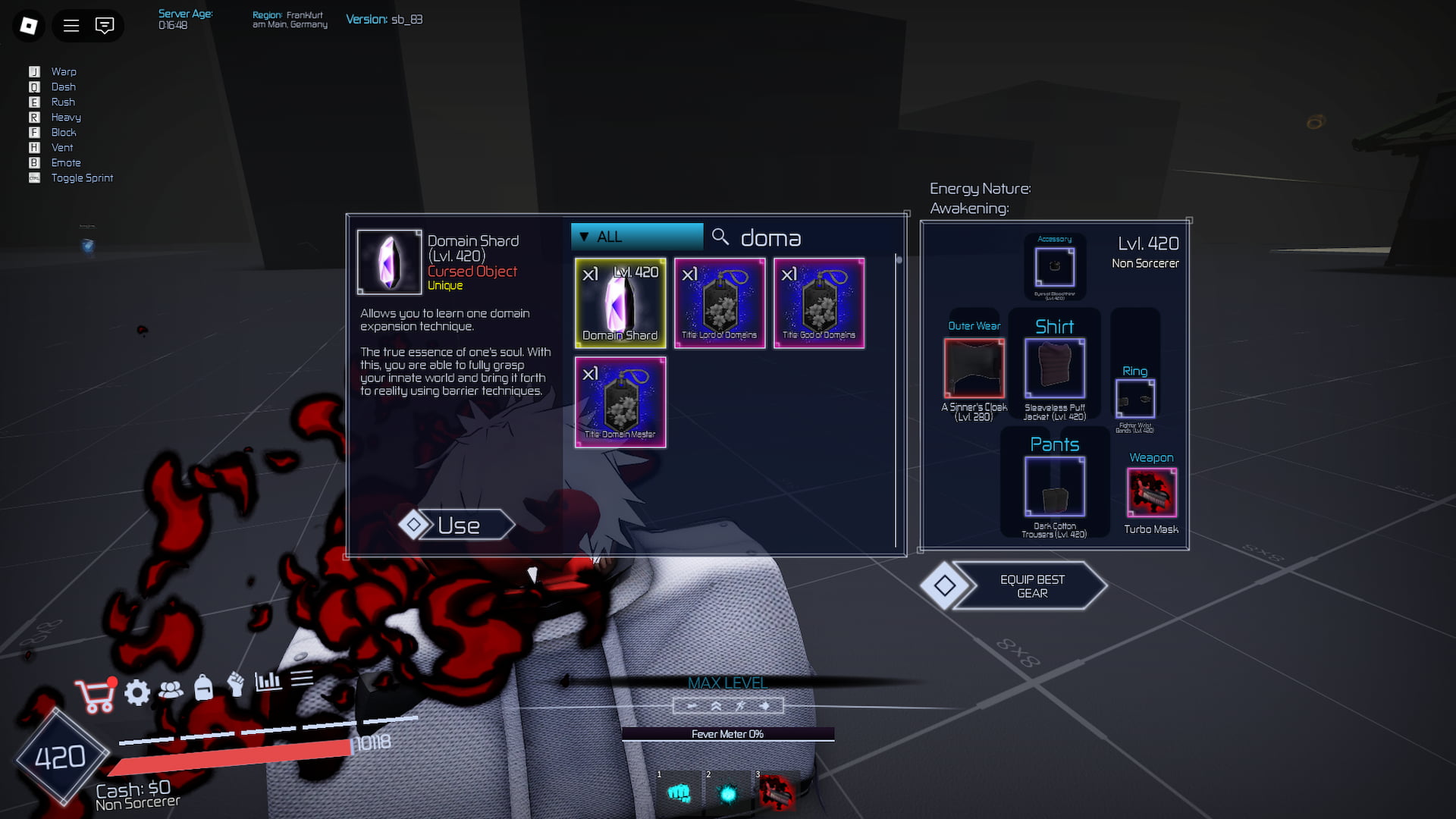Use the Domain Shard item
Image resolution: width=1456 pixels, height=819 pixels.
[458, 525]
